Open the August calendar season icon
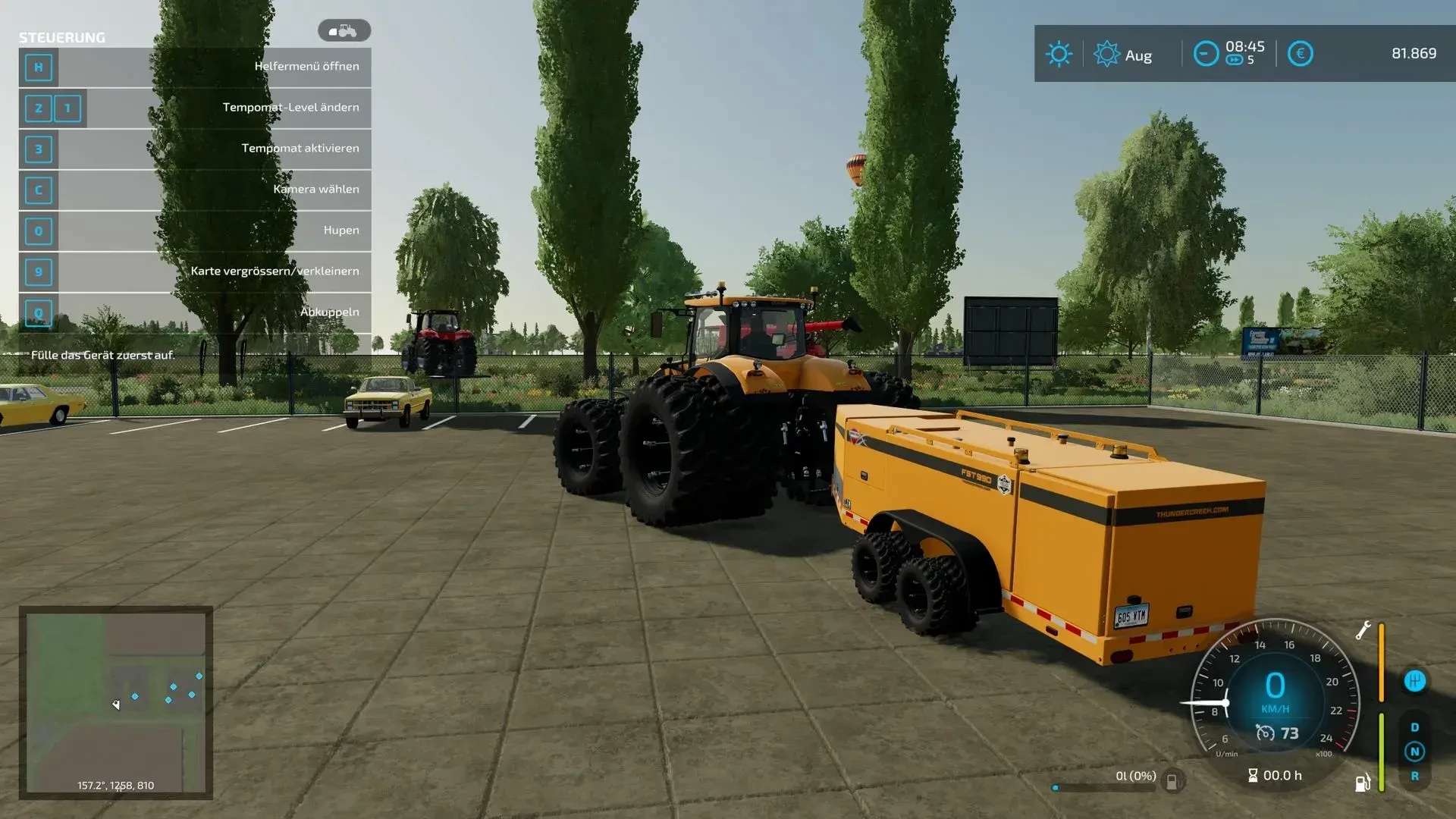1456x819 pixels. click(x=1106, y=54)
